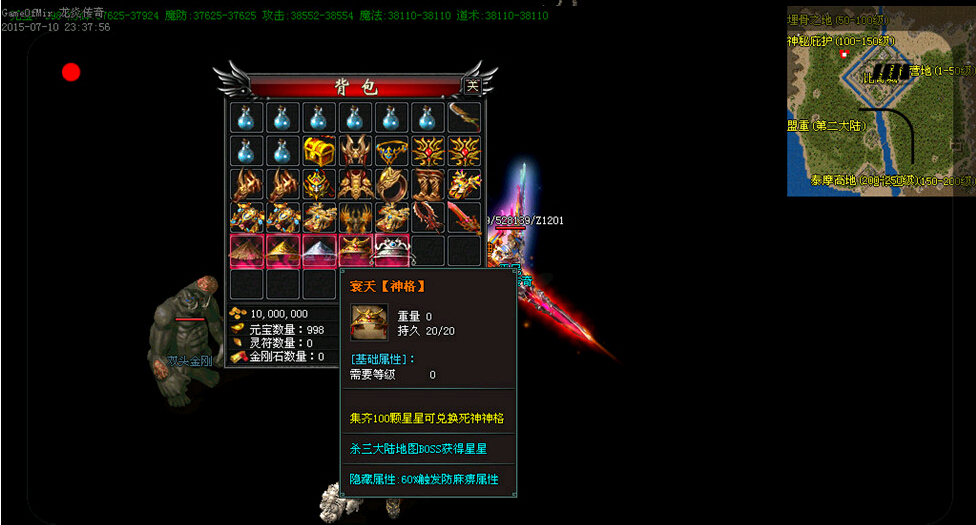
Task: Select the silver jeweled crown item
Action: click(x=391, y=250)
